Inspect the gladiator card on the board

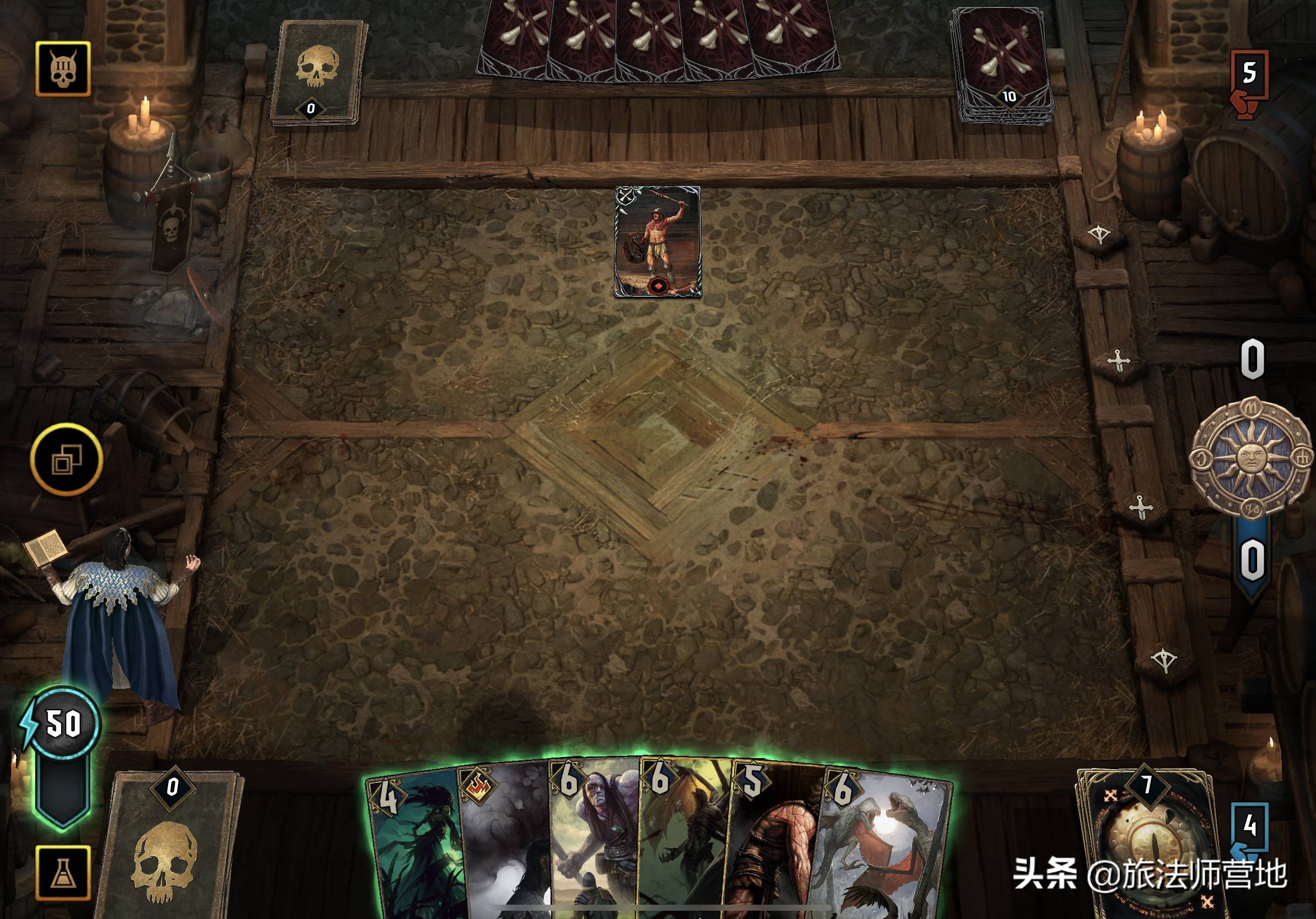pos(657,241)
